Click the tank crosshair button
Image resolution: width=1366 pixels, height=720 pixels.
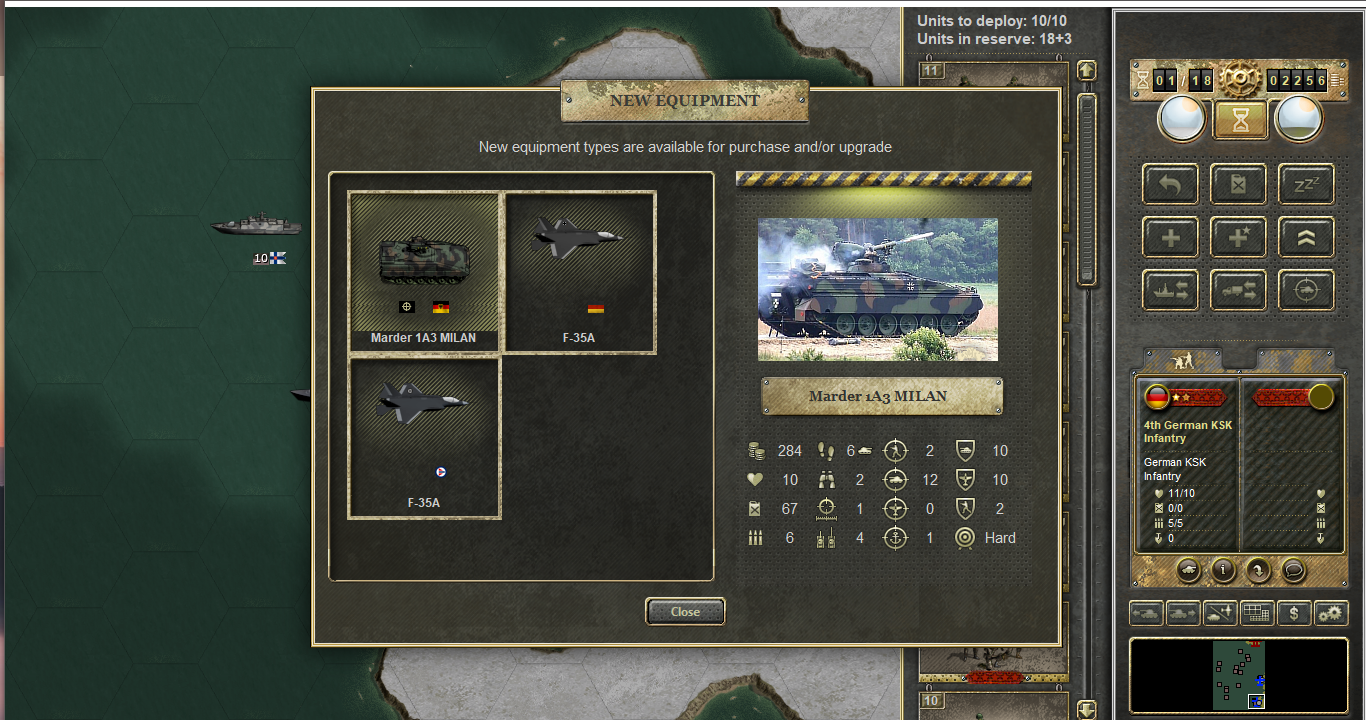[x=1306, y=290]
